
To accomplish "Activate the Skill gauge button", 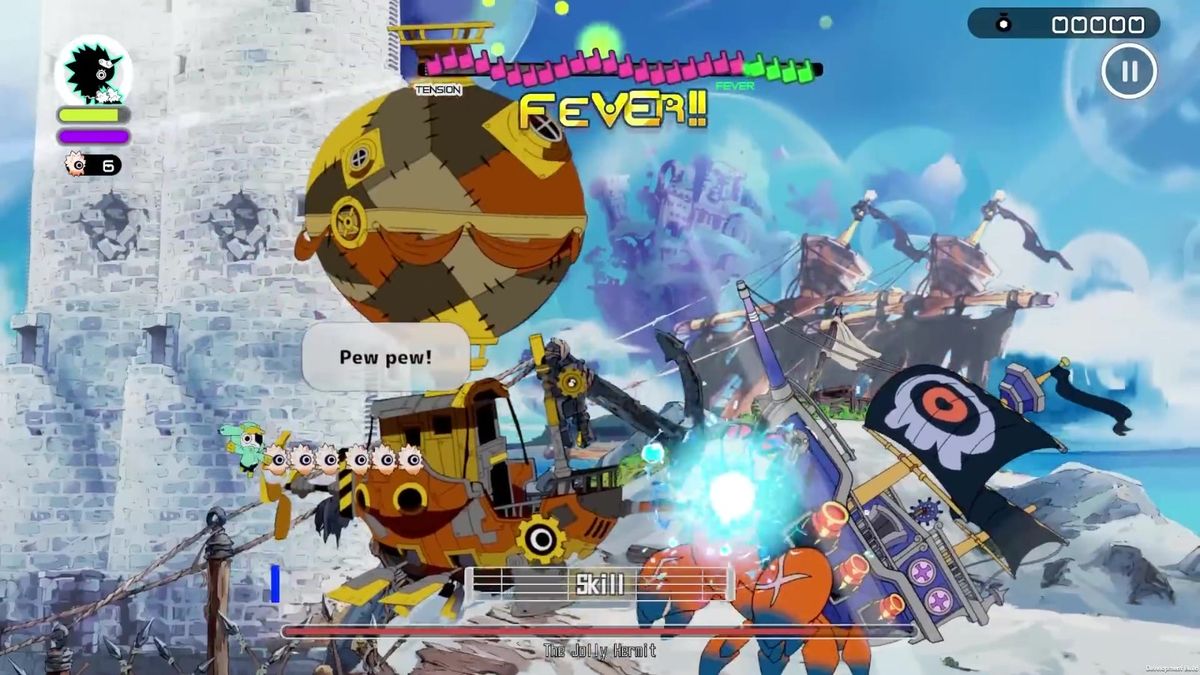I will coord(600,584).
